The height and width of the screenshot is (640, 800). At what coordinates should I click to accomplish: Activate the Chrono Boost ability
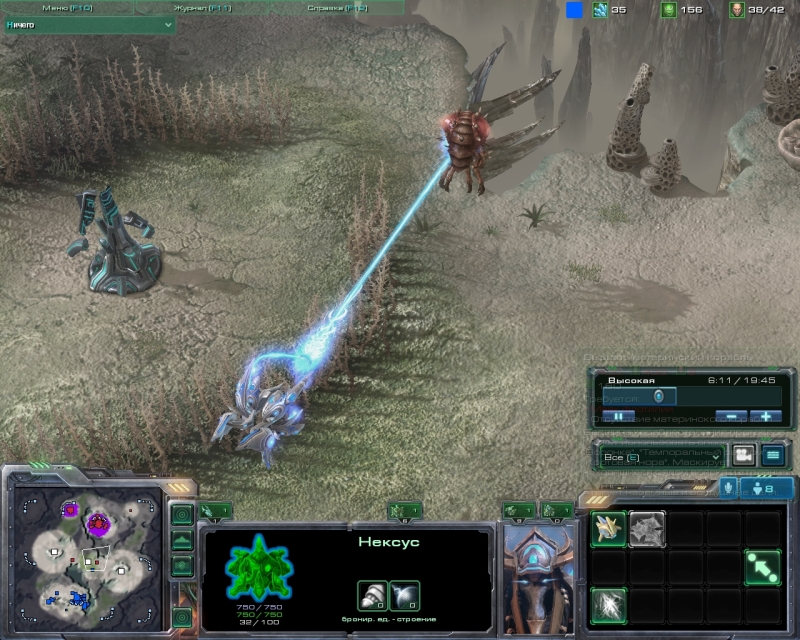tap(609, 605)
